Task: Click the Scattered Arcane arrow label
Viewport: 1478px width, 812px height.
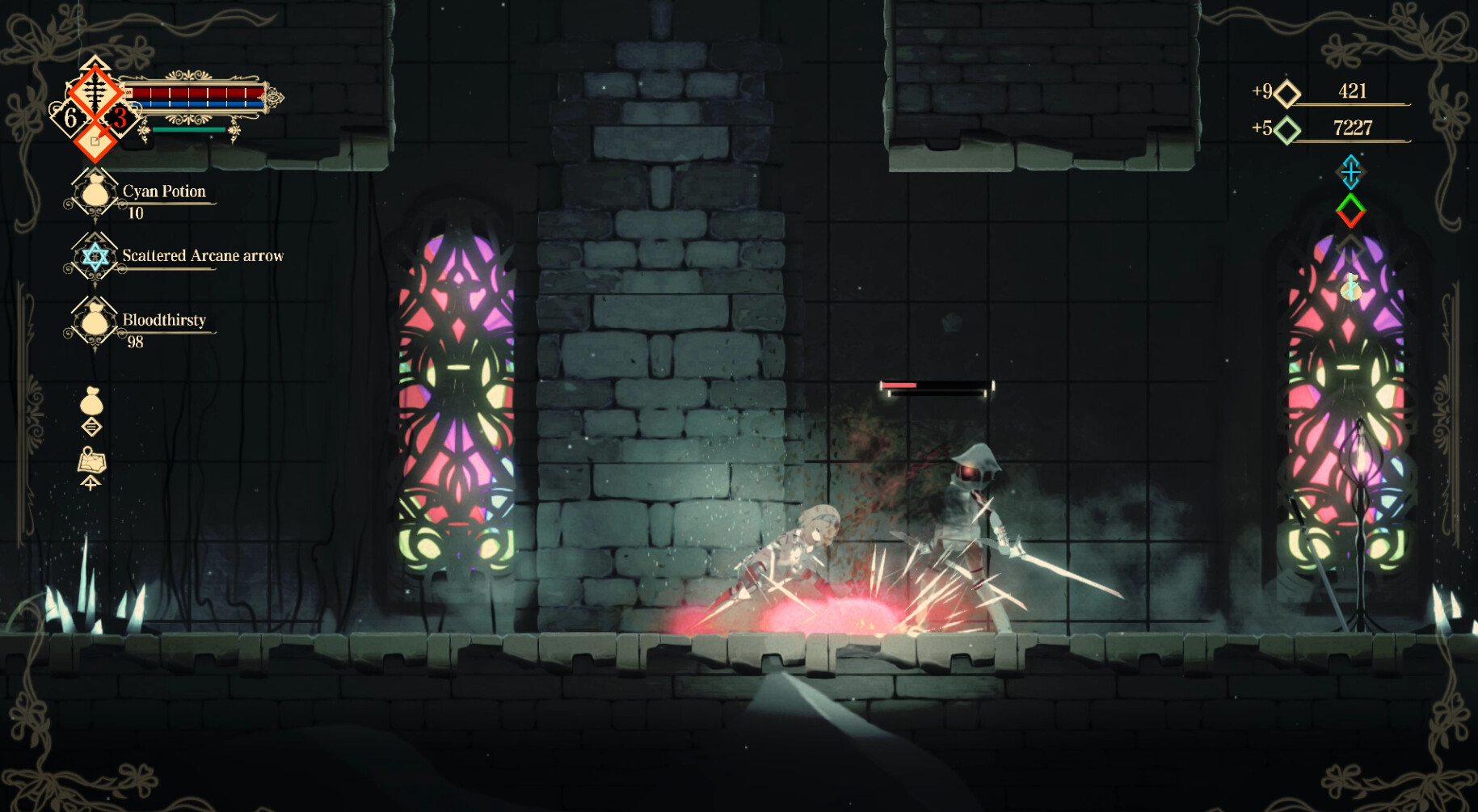Action: click(x=202, y=255)
